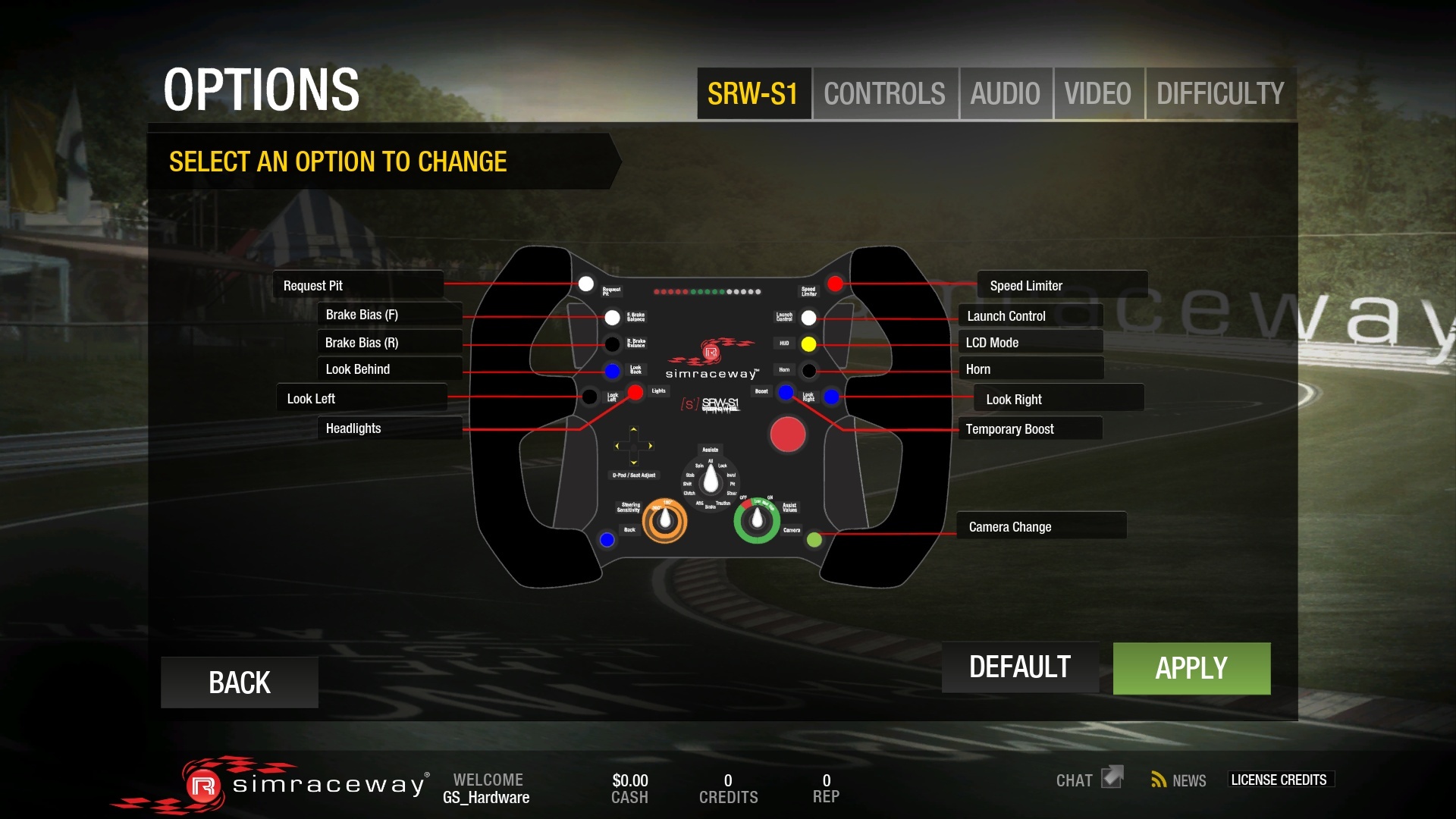Select the green Camera Change button

814,540
